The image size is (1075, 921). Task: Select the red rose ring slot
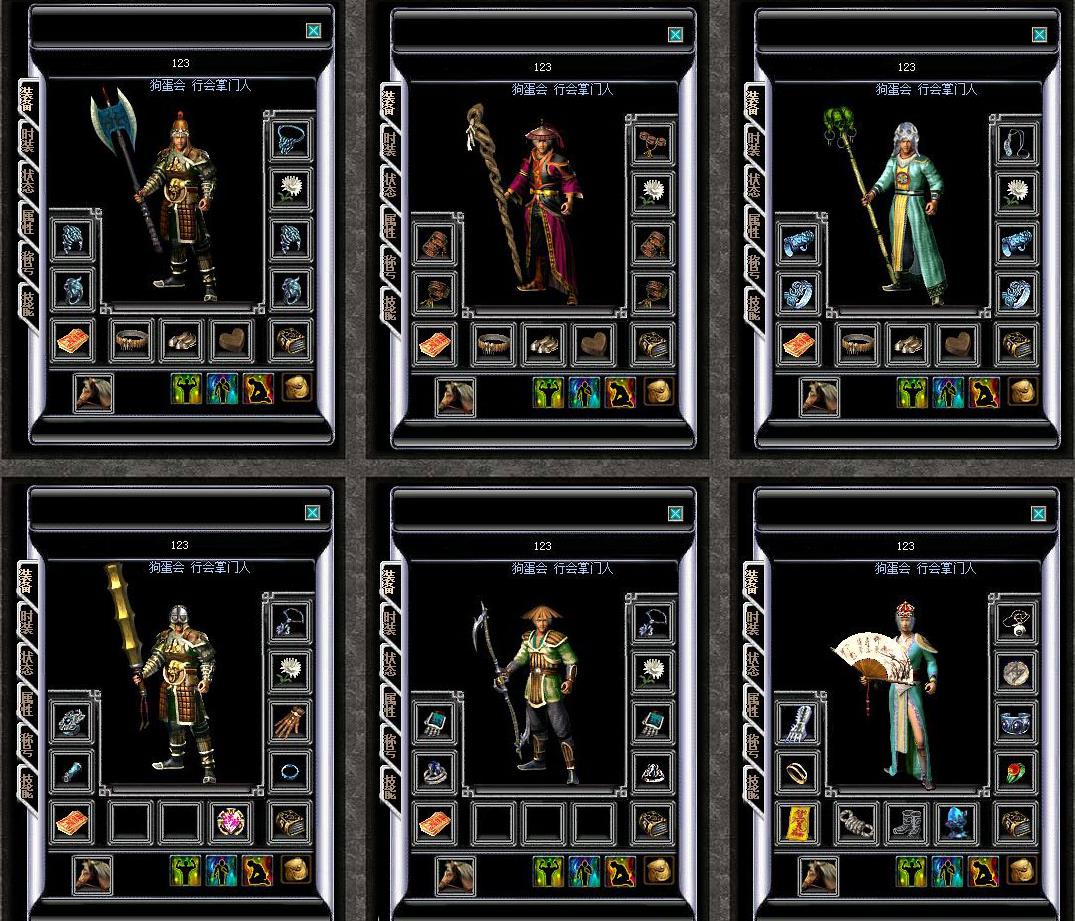click(1016, 772)
